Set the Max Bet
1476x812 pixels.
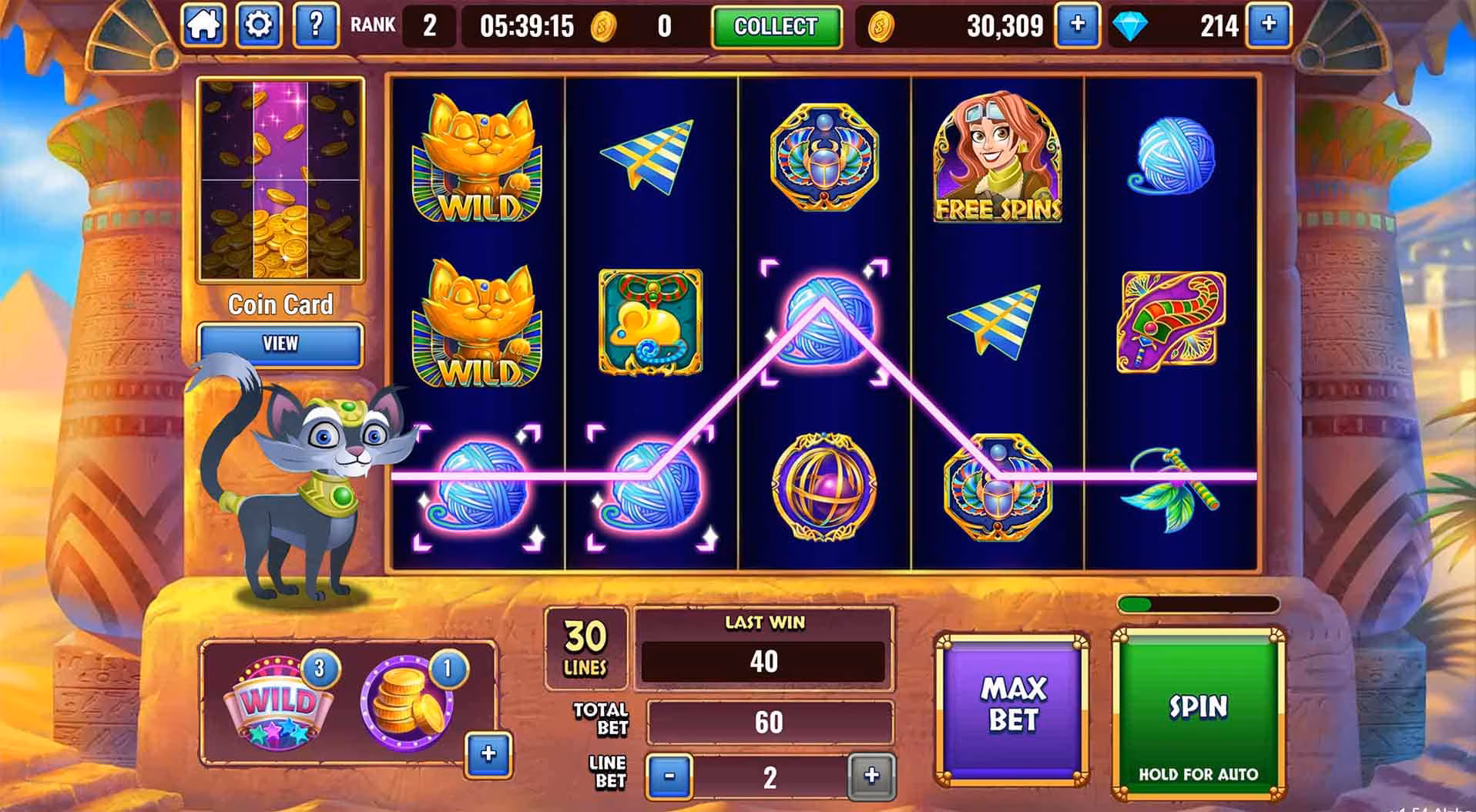(x=1012, y=705)
